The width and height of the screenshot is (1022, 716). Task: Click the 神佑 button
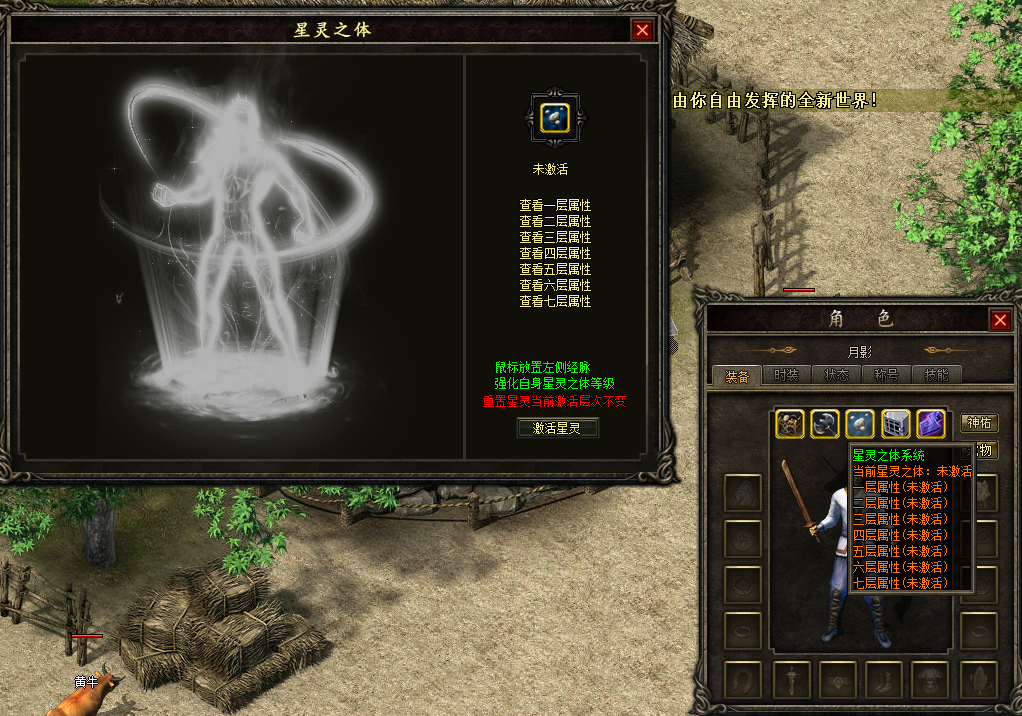(x=979, y=423)
